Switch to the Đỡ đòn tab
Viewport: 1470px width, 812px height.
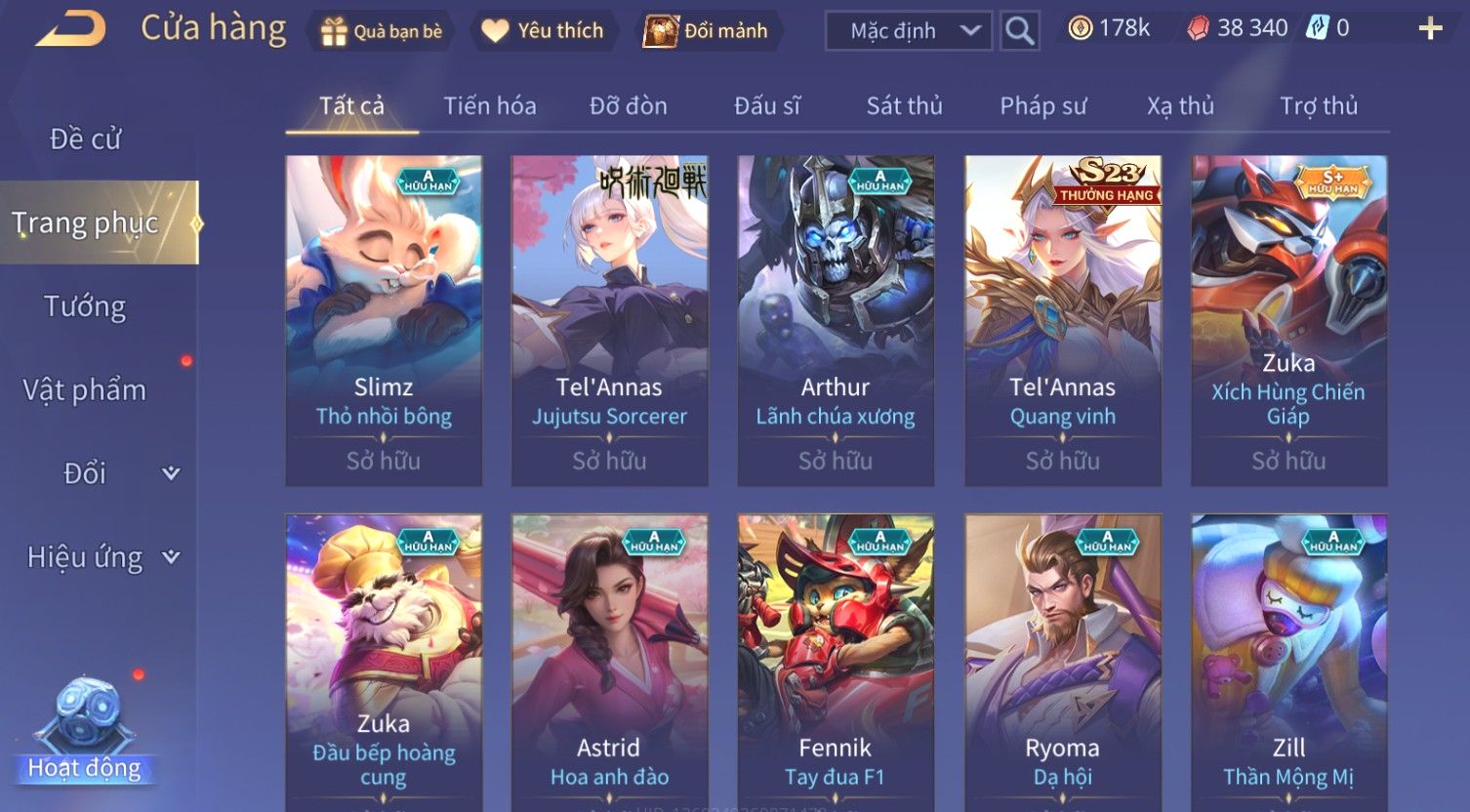[629, 105]
